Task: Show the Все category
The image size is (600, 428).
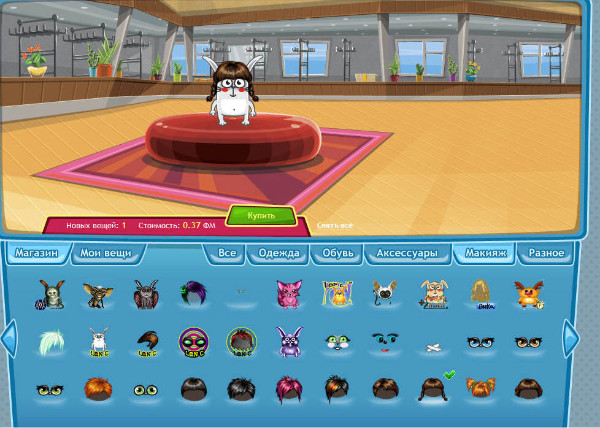Action: coord(226,253)
